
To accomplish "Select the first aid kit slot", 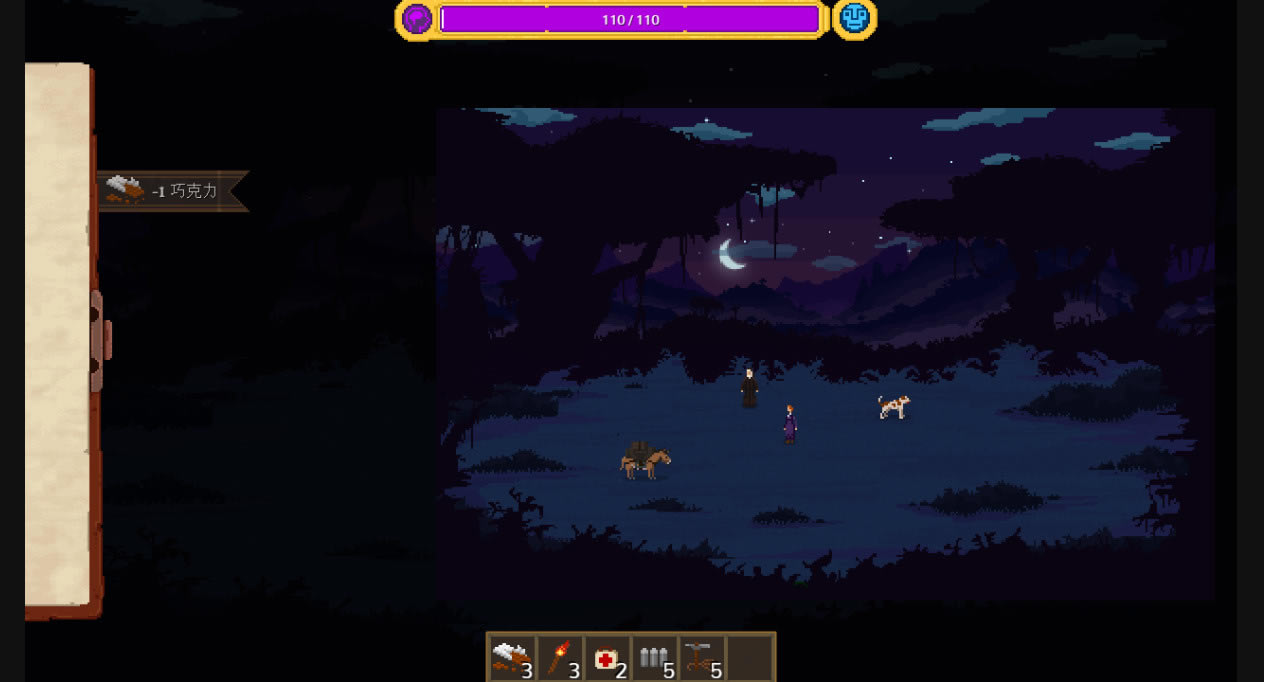I will [x=608, y=658].
